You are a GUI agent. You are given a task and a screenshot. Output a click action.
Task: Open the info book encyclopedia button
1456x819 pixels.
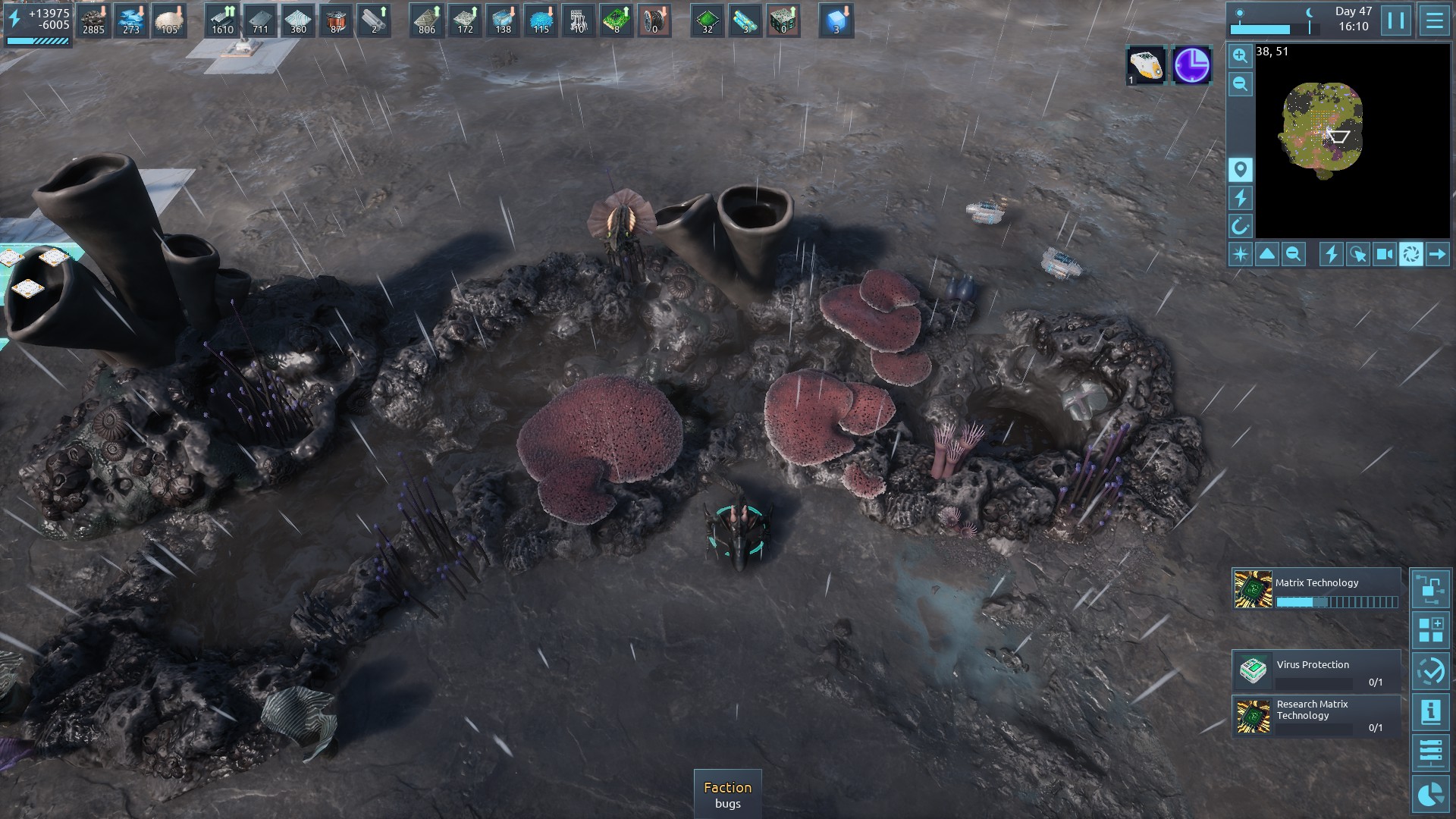click(1430, 712)
